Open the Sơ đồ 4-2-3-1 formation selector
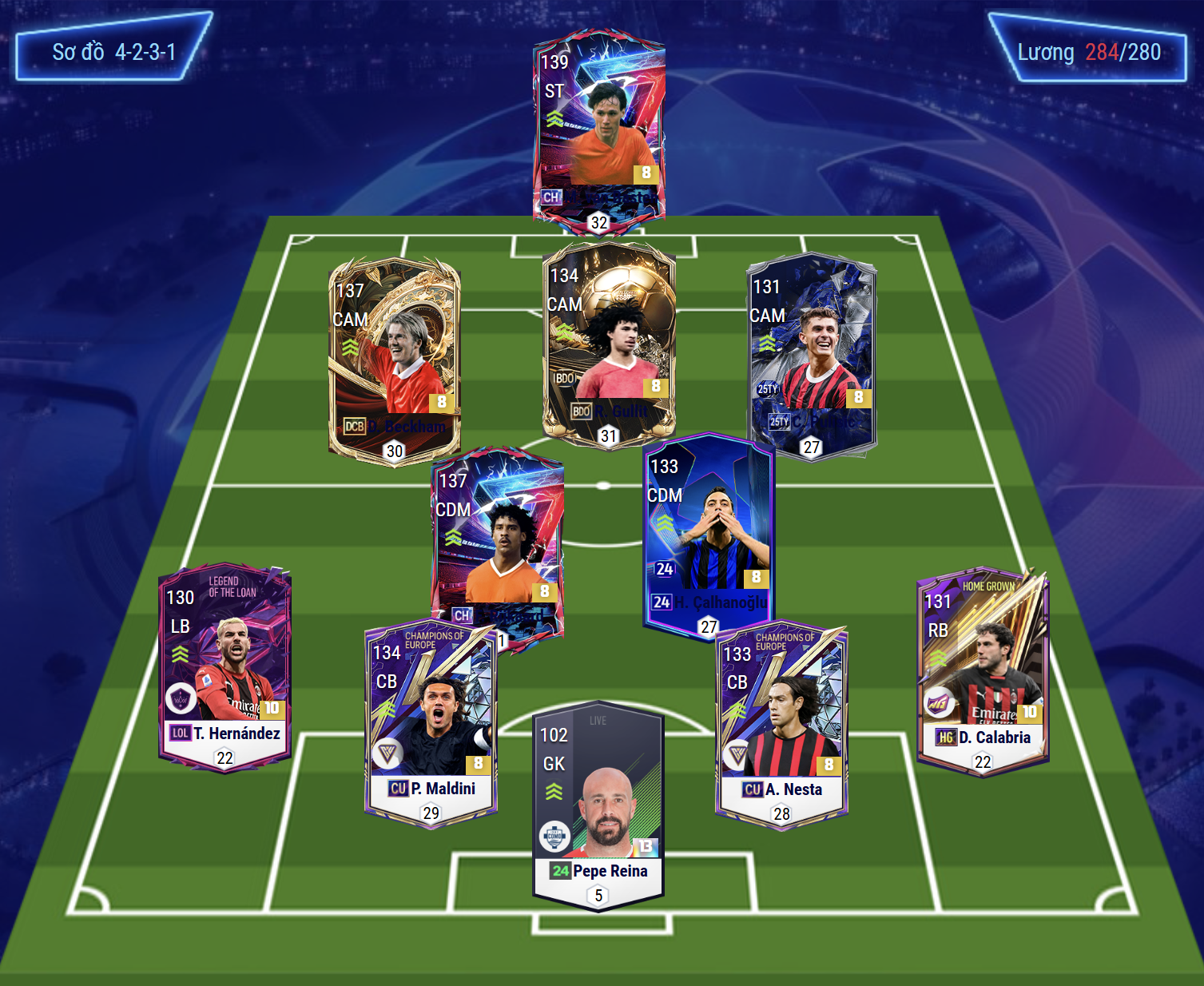 [x=113, y=53]
